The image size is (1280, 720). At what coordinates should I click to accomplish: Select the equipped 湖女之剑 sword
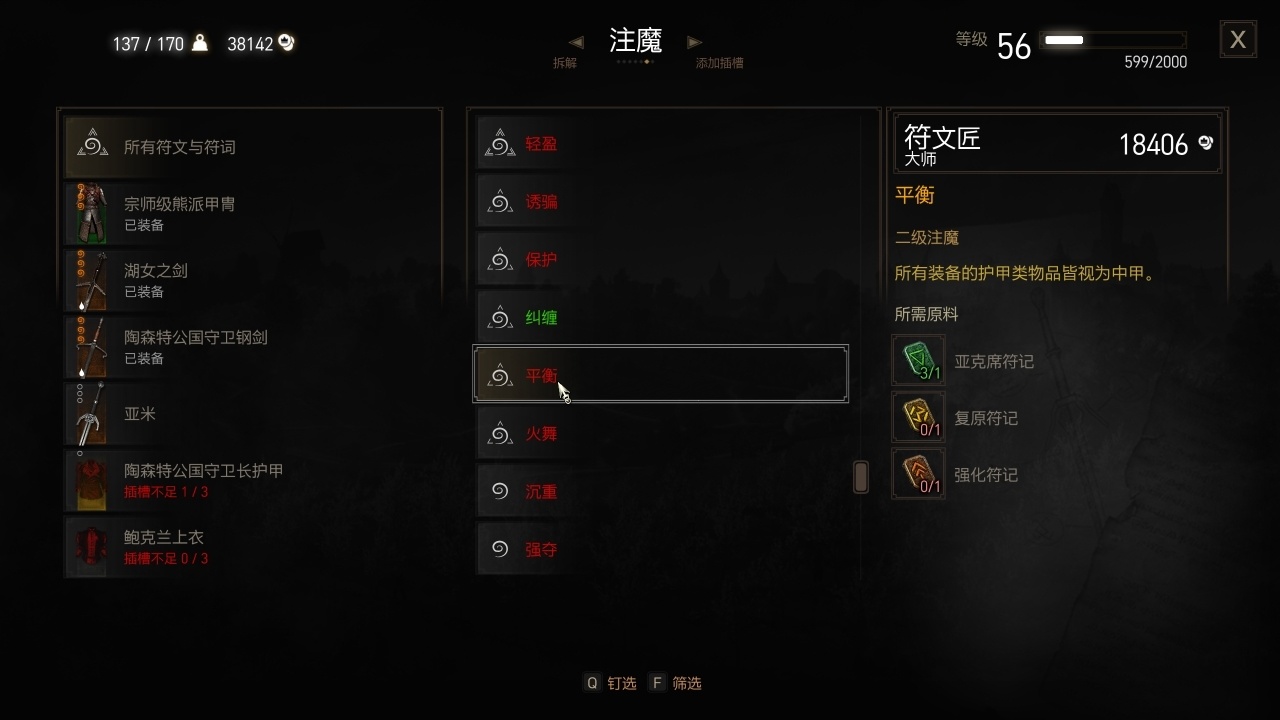click(x=250, y=280)
